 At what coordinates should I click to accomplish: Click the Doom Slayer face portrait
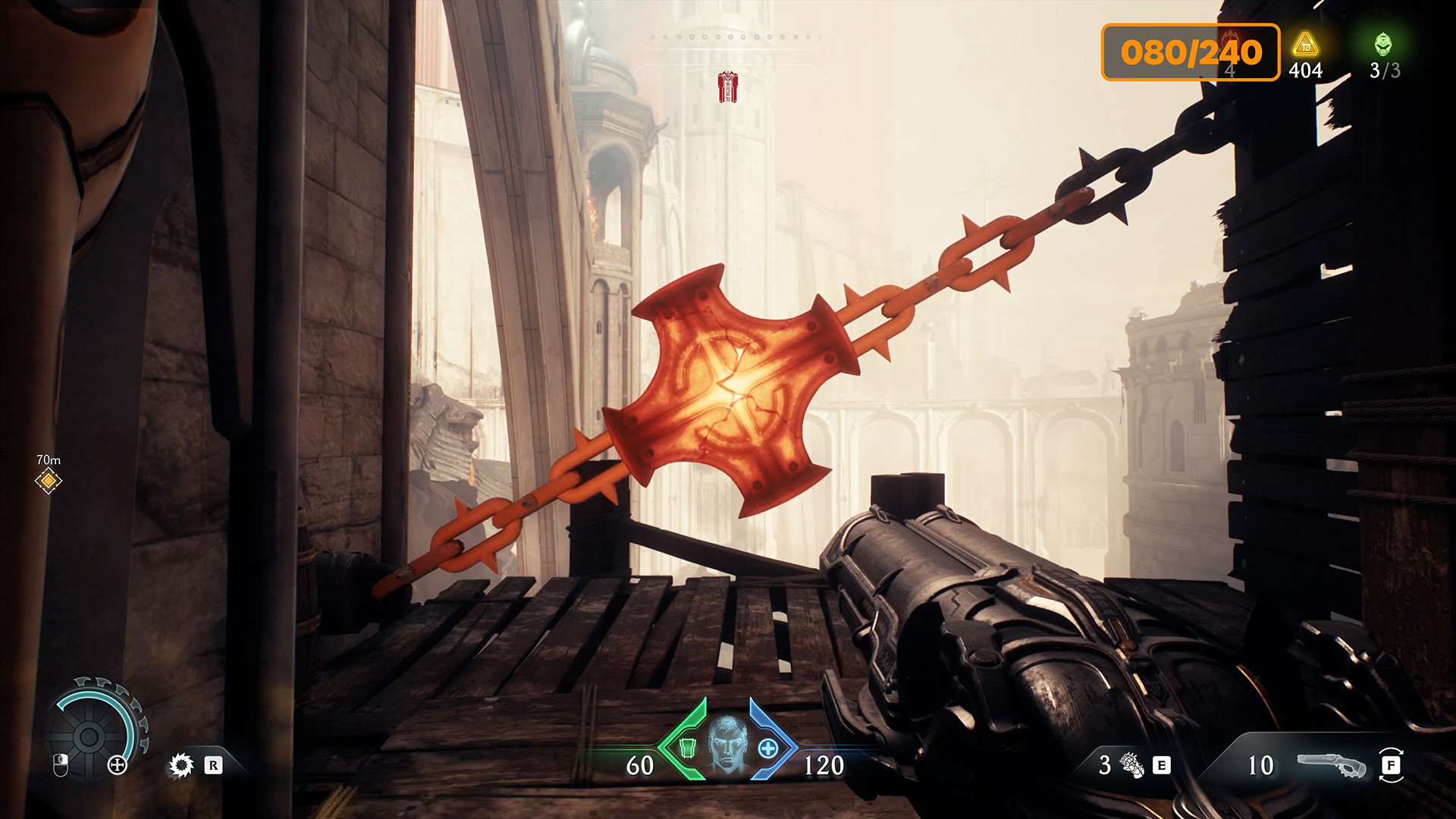click(728, 744)
